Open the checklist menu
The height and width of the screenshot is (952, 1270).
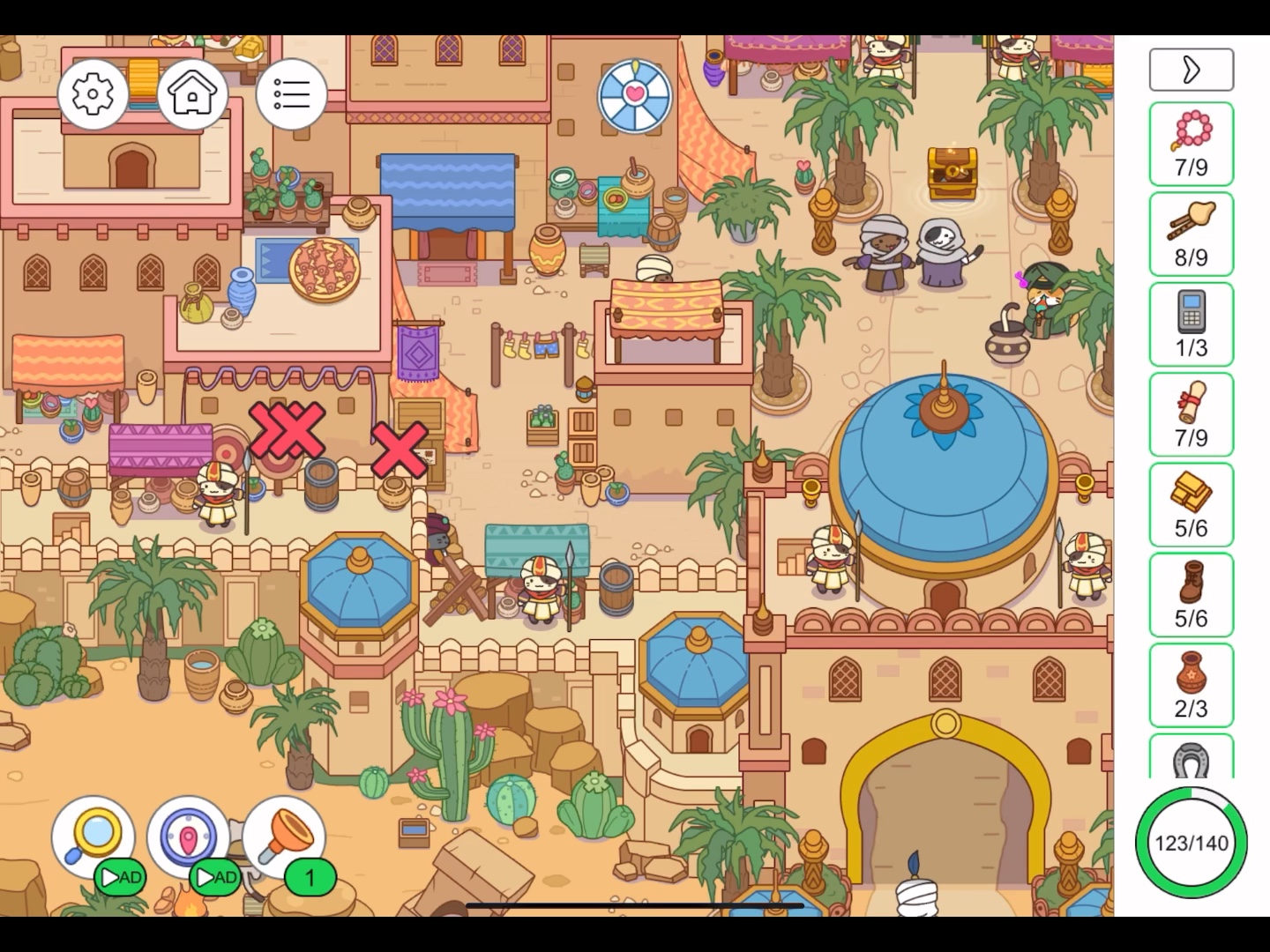[291, 93]
